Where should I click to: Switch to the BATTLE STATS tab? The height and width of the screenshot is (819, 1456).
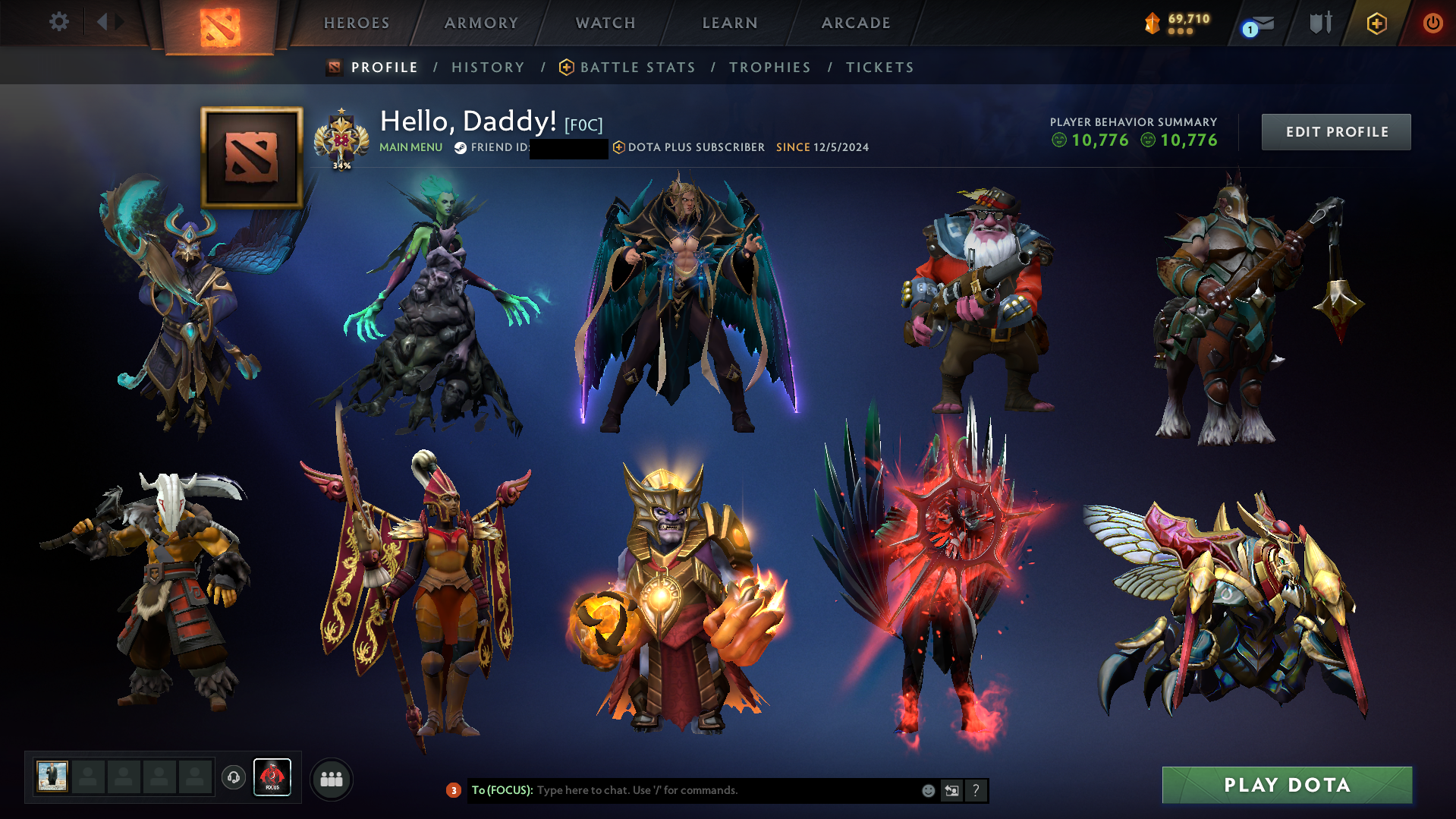point(637,67)
